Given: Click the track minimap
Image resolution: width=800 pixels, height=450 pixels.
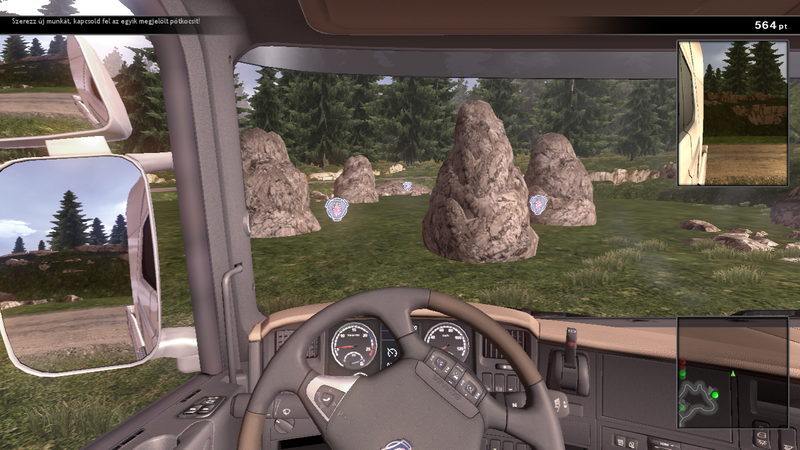Looking at the screenshot, I should tap(732, 372).
